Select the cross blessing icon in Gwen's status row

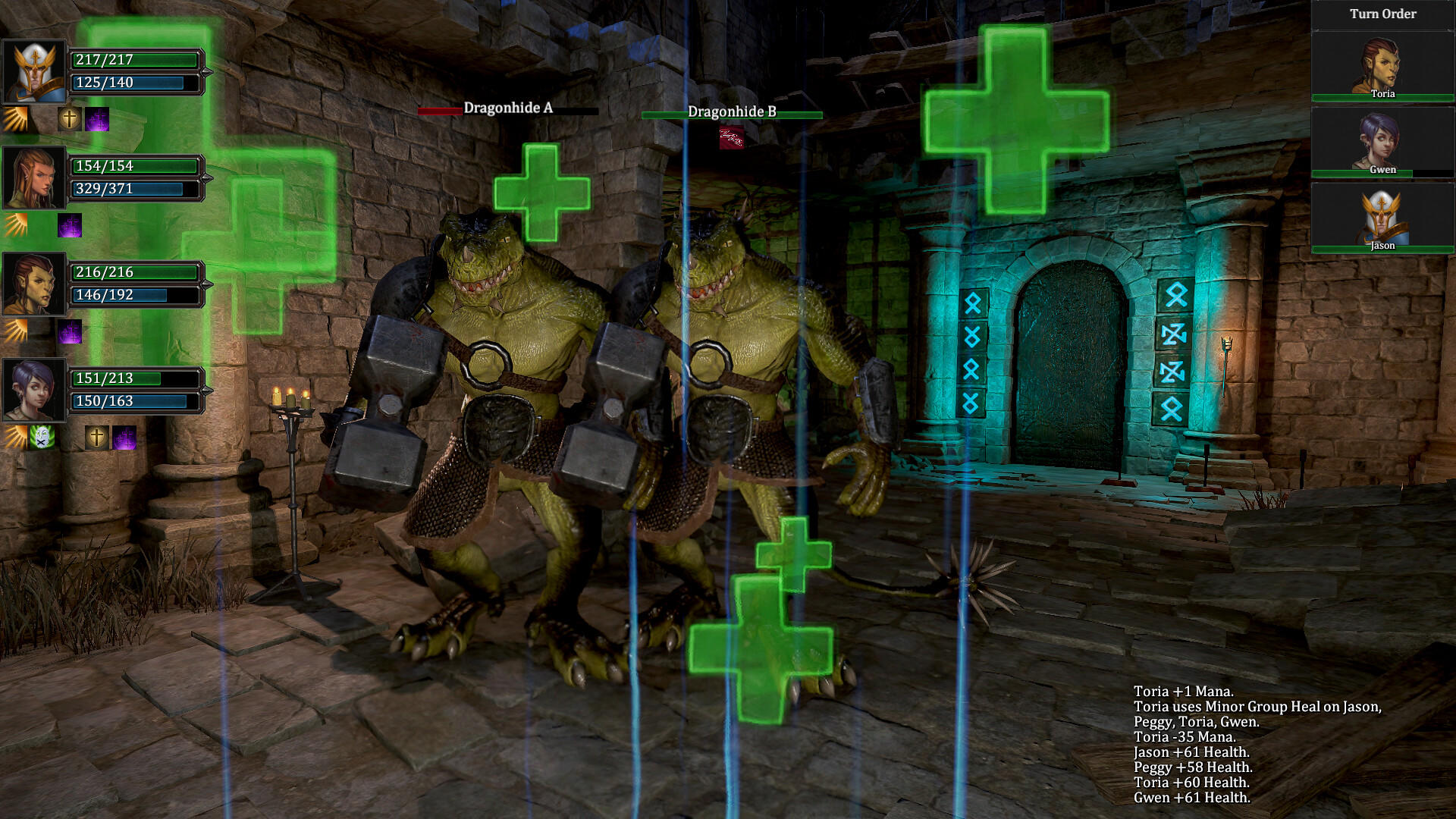click(x=97, y=438)
